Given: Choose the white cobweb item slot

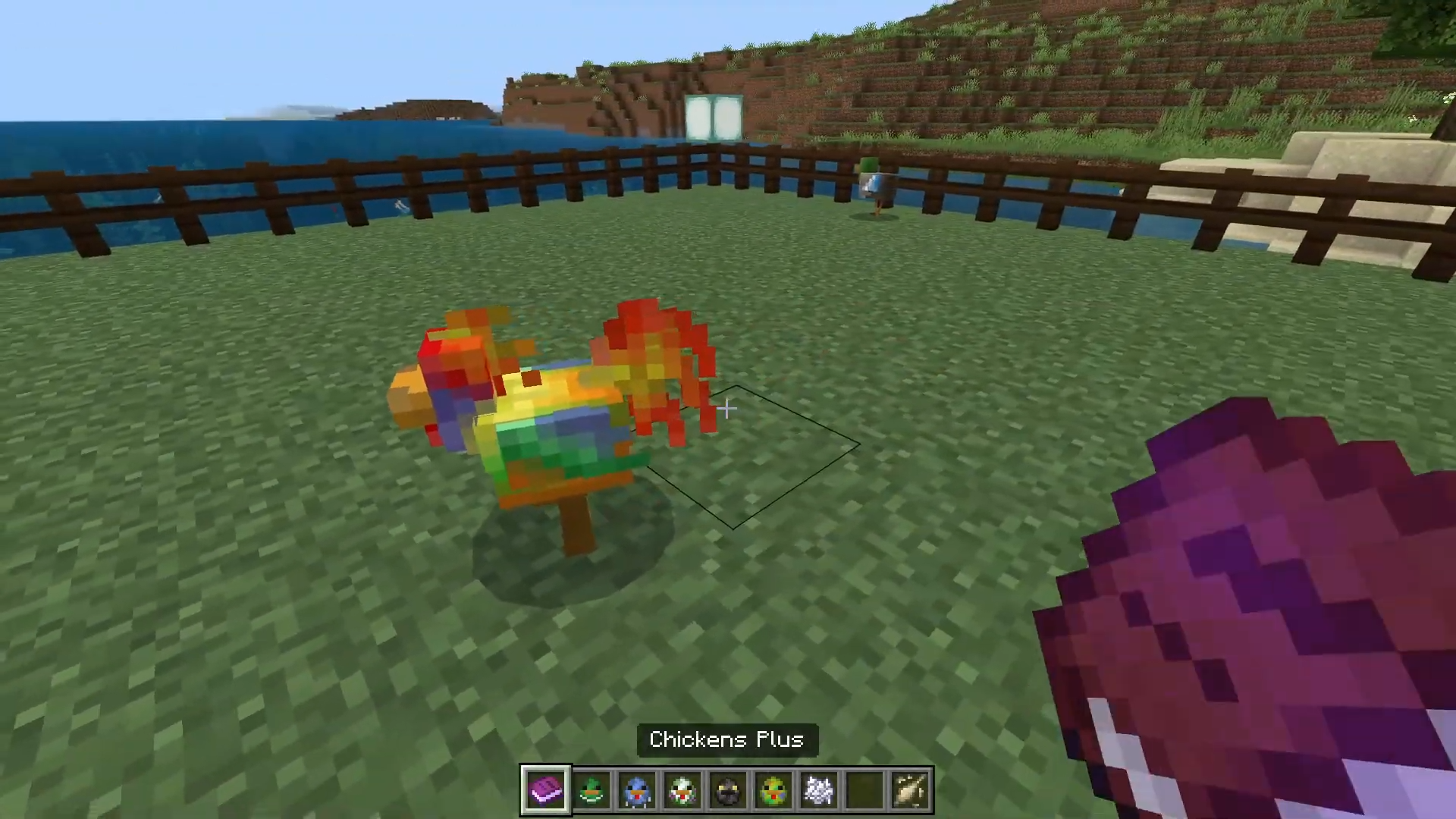Looking at the screenshot, I should 819,790.
